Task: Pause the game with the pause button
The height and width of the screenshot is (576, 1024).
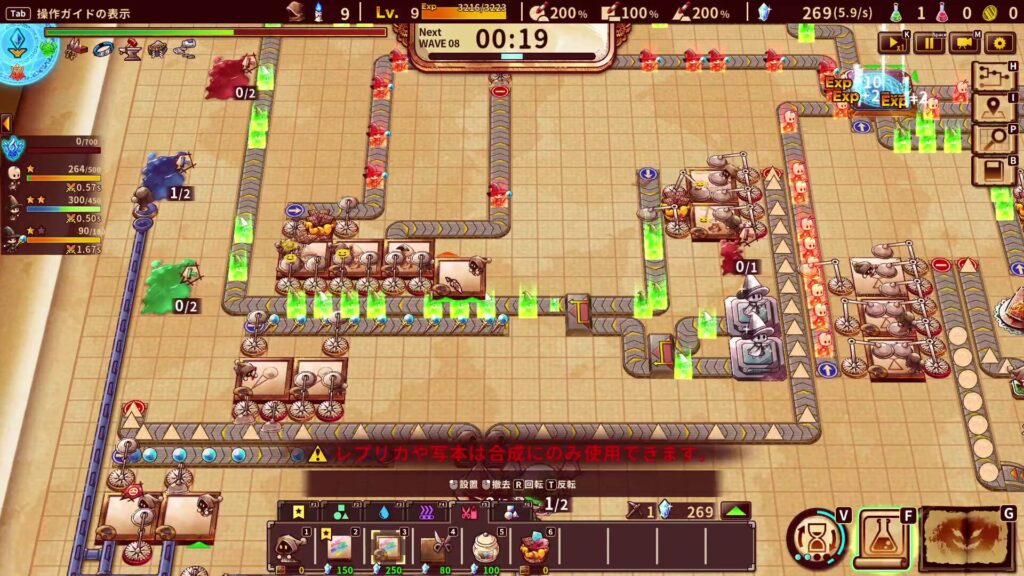Action: click(x=929, y=42)
